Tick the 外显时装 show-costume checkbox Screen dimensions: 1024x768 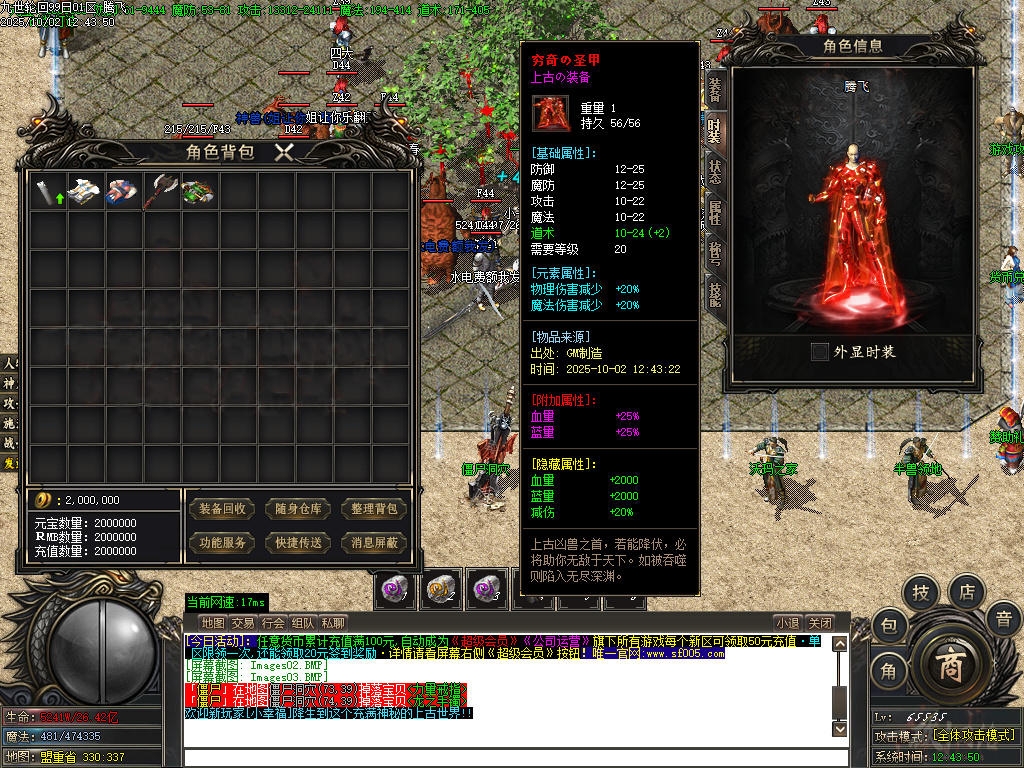[x=820, y=352]
